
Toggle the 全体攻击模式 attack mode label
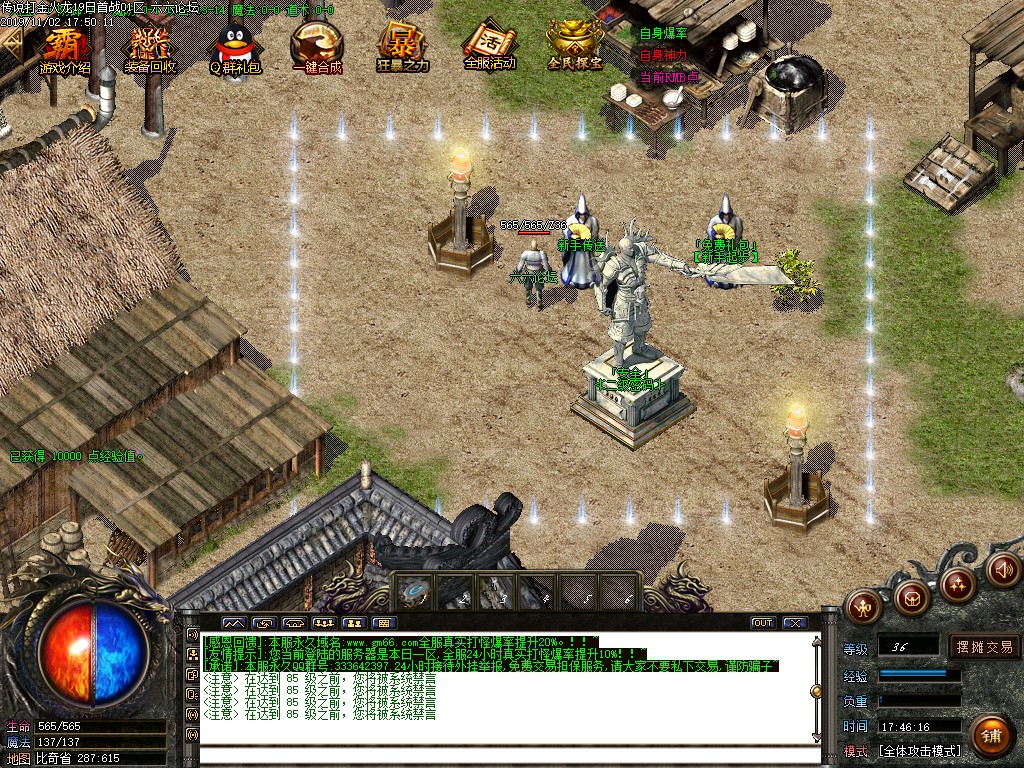point(919,750)
